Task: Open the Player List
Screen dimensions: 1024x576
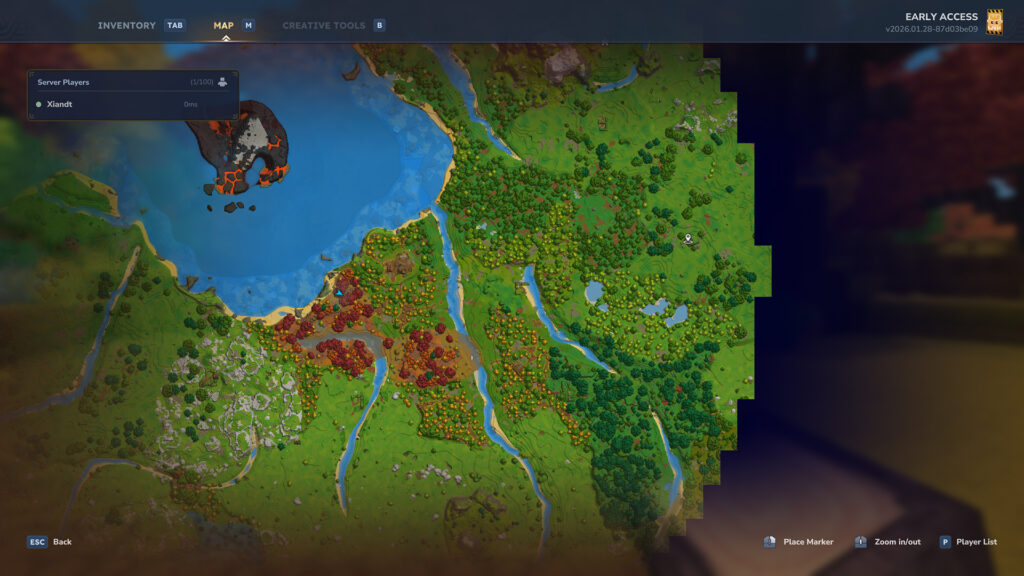Action: [x=968, y=542]
